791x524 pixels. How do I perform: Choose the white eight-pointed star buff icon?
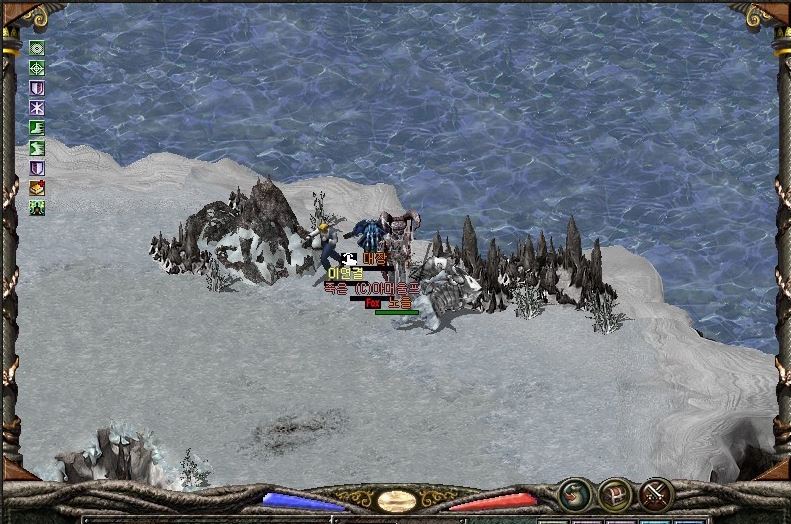[x=38, y=108]
